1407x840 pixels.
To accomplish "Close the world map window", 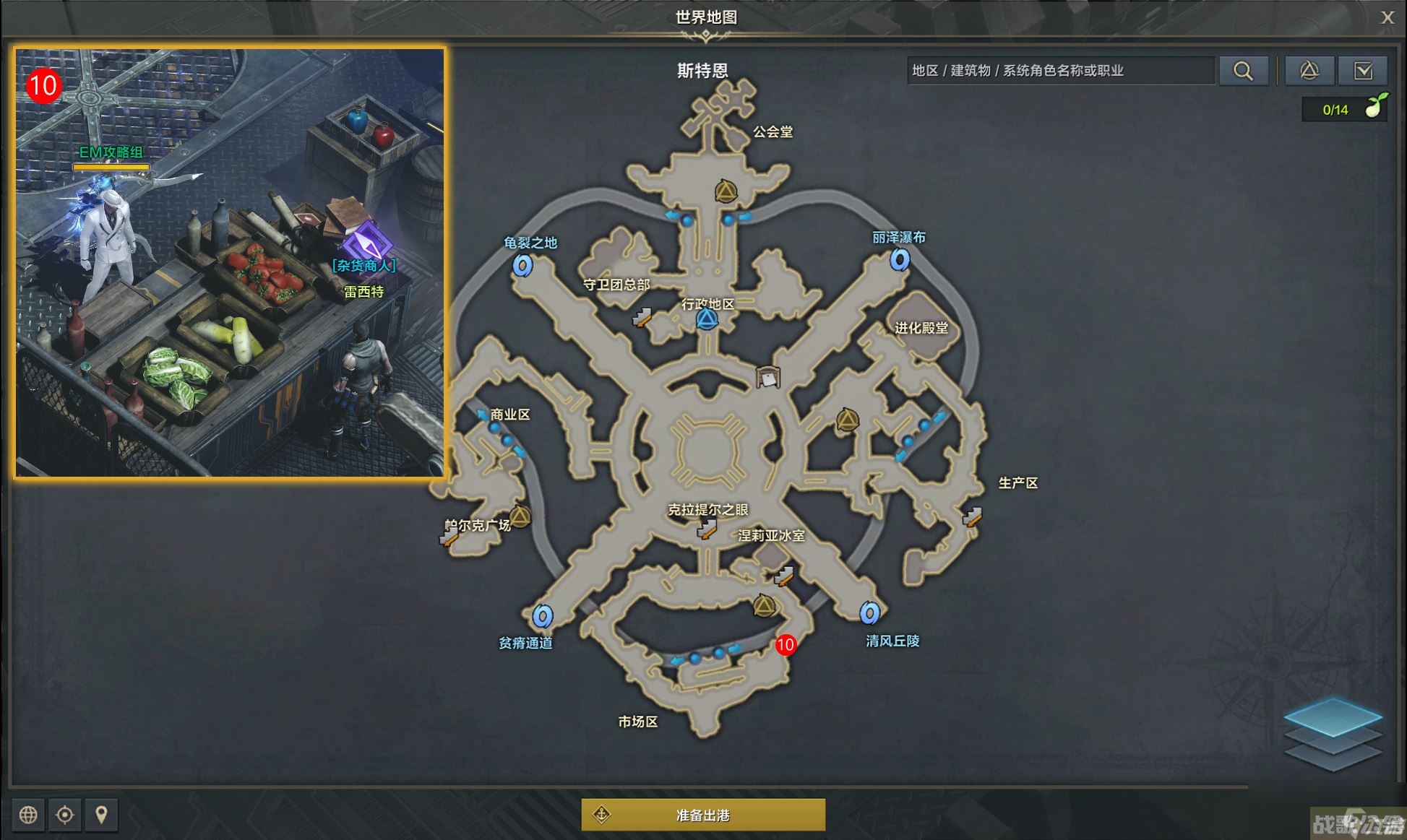I will (1387, 17).
